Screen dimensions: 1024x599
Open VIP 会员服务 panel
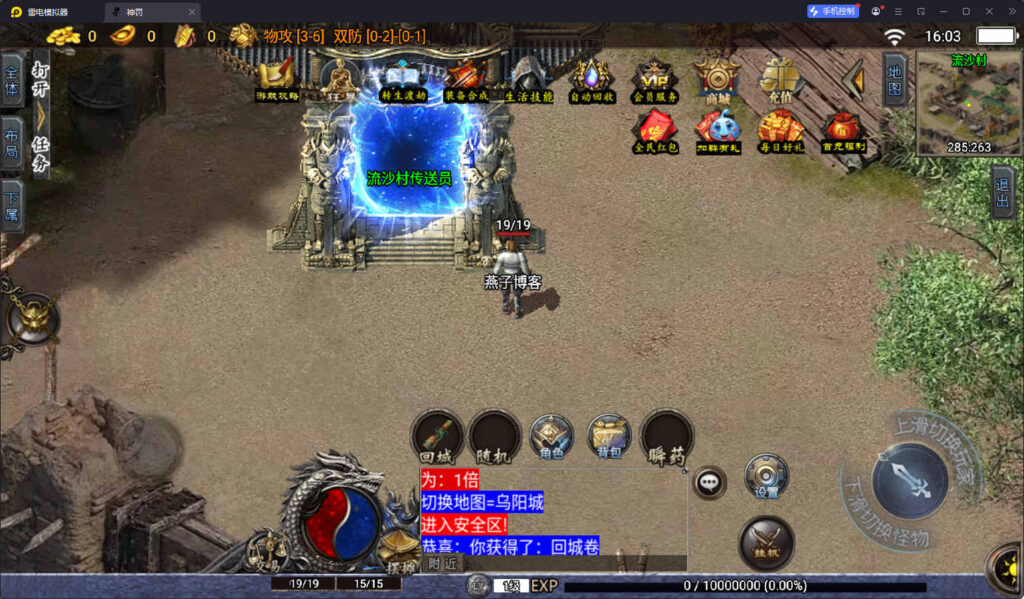pyautogui.click(x=655, y=79)
